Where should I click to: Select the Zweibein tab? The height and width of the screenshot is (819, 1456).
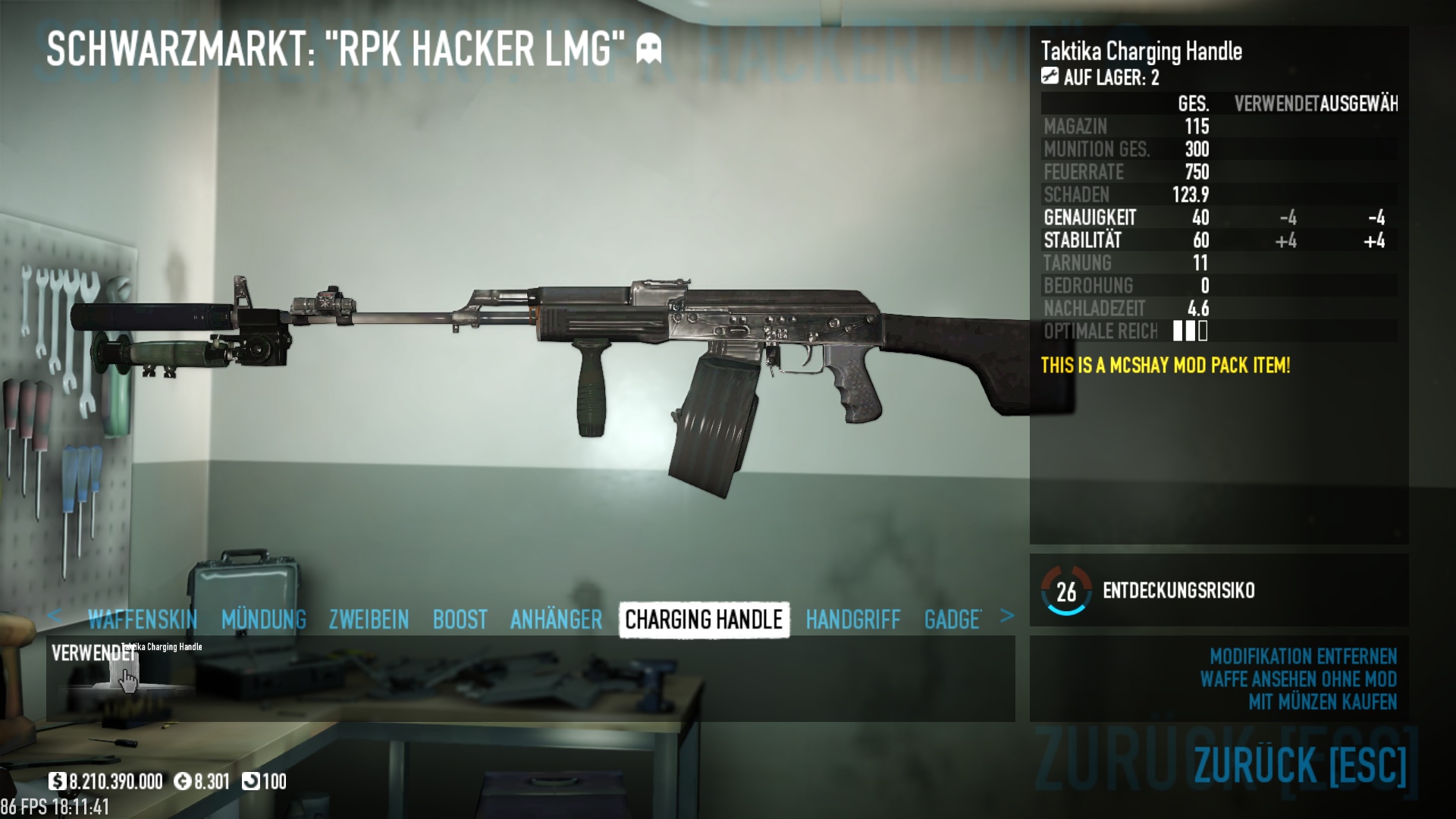pos(369,620)
